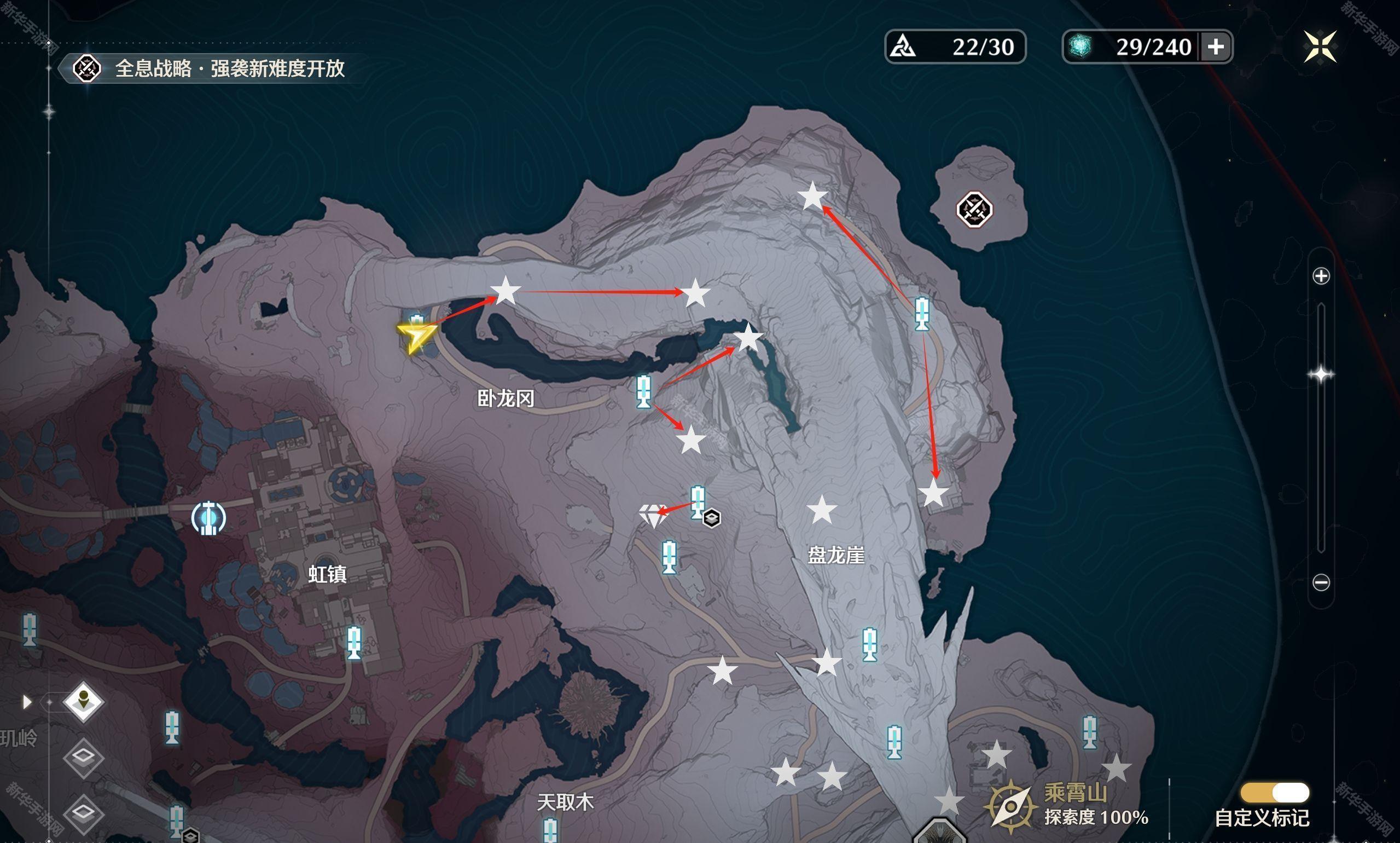Click the close map button at top right
1400x843 pixels.
1321,45
